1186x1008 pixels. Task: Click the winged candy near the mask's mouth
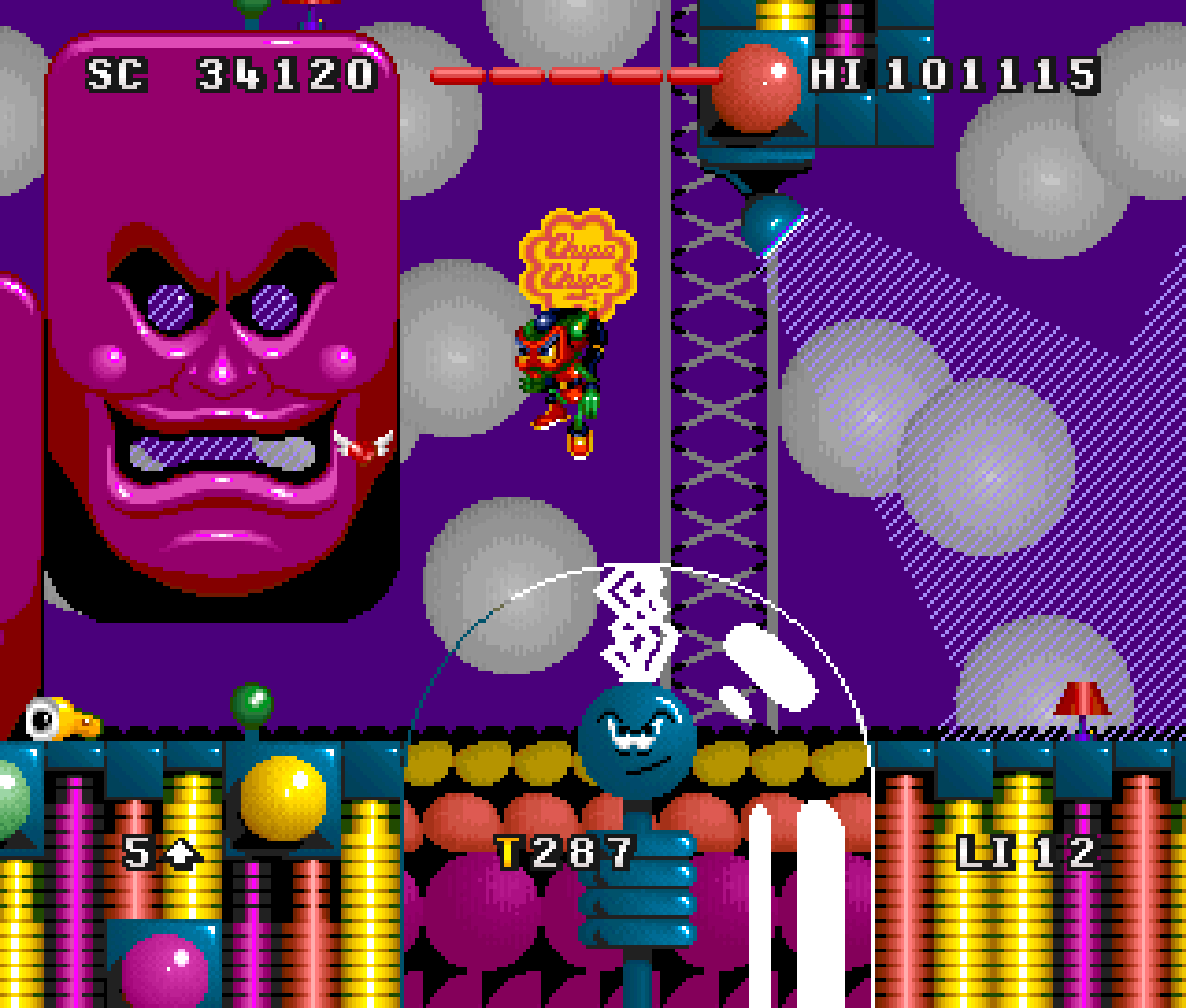click(361, 445)
